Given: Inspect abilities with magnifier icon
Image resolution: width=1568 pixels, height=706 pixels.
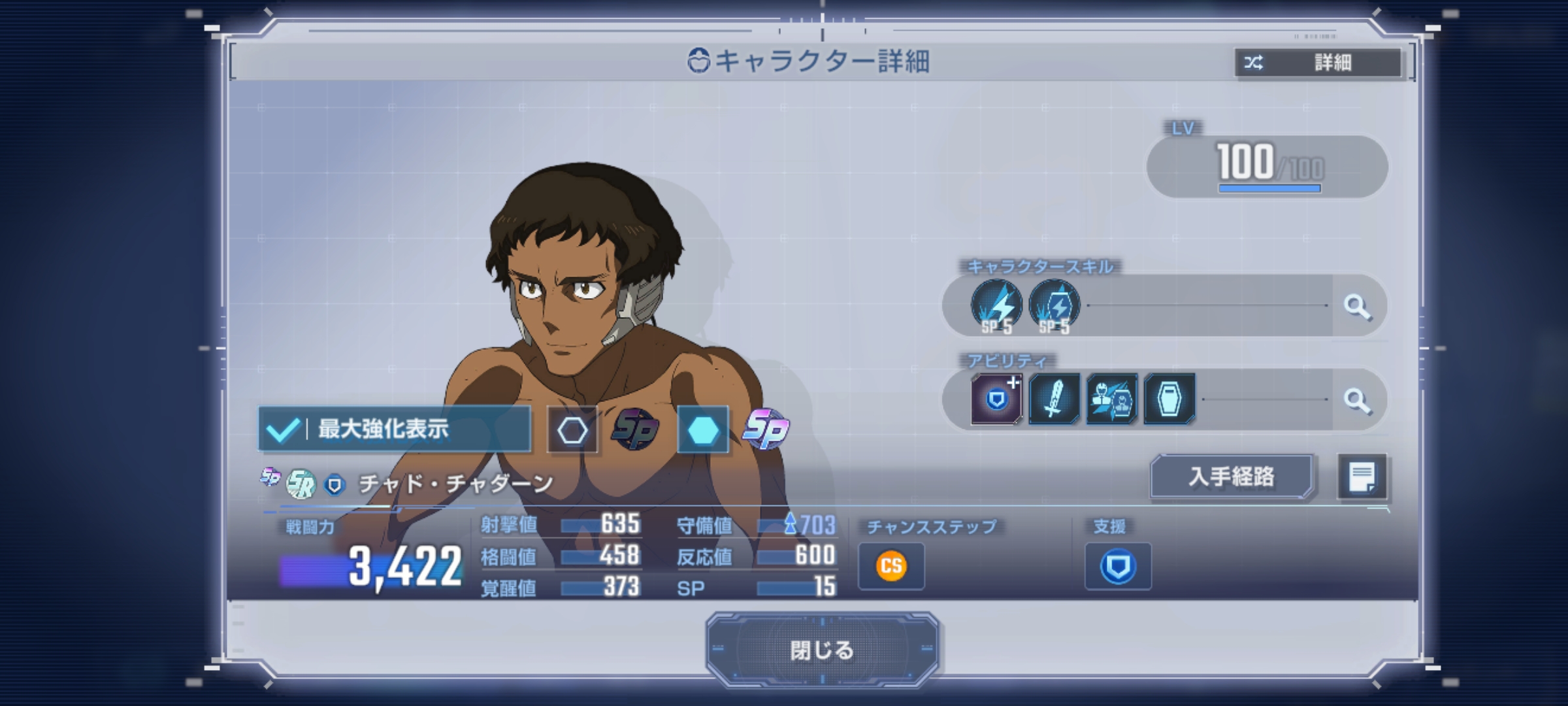Looking at the screenshot, I should (1357, 399).
